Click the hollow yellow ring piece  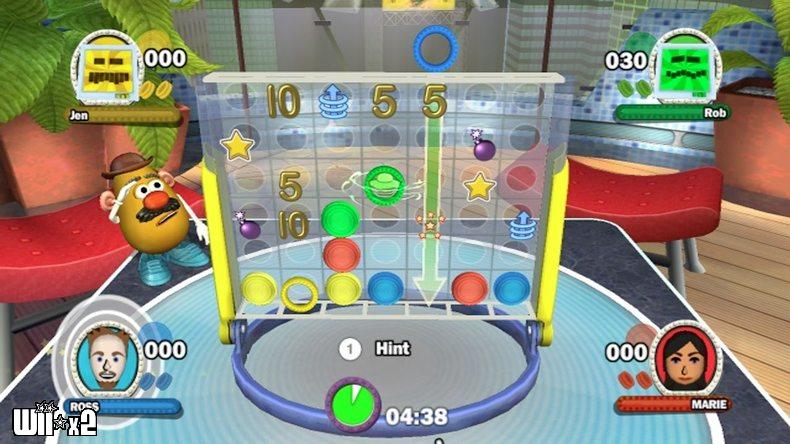pos(298,293)
